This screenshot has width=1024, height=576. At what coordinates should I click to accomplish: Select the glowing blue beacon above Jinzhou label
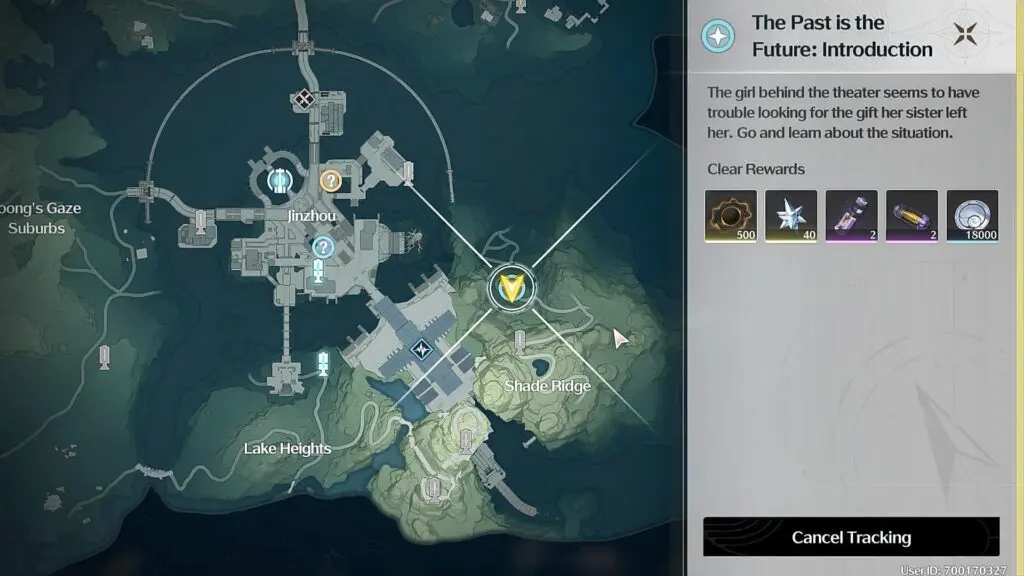279,180
